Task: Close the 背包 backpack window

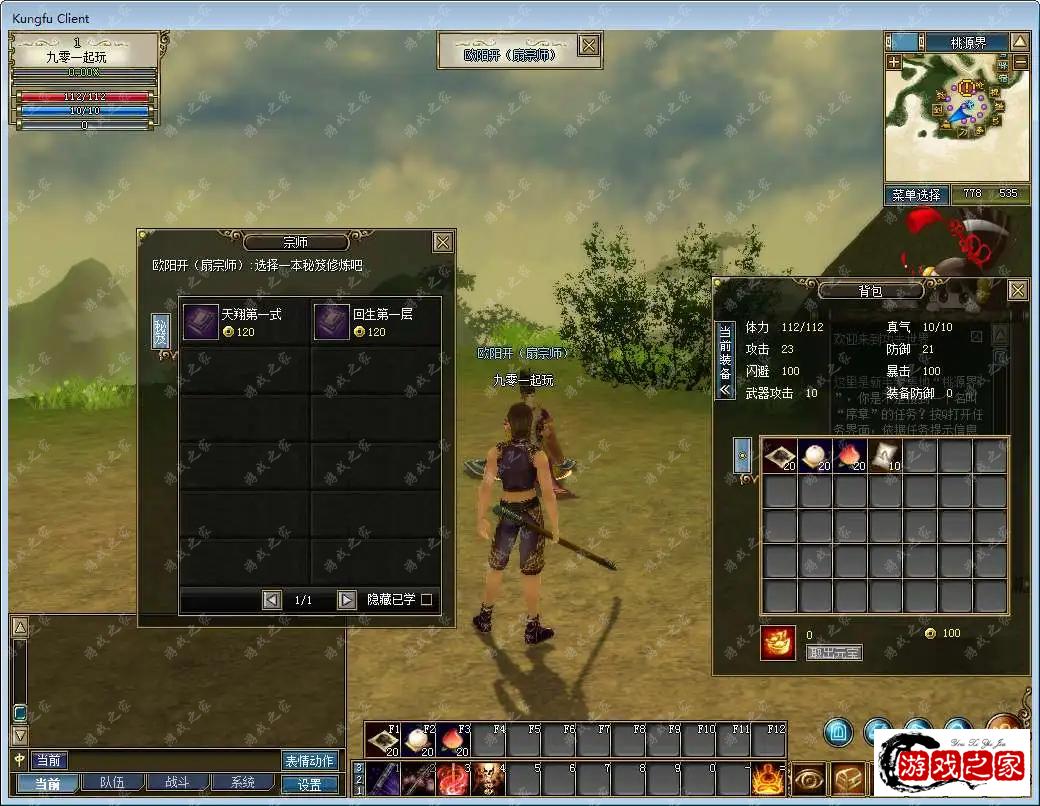Action: [1017, 290]
